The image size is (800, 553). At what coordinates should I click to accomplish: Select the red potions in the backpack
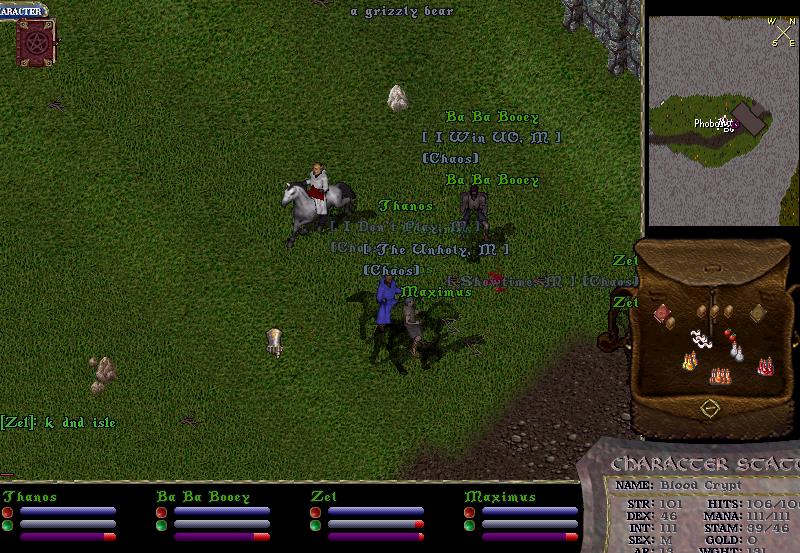coord(766,367)
